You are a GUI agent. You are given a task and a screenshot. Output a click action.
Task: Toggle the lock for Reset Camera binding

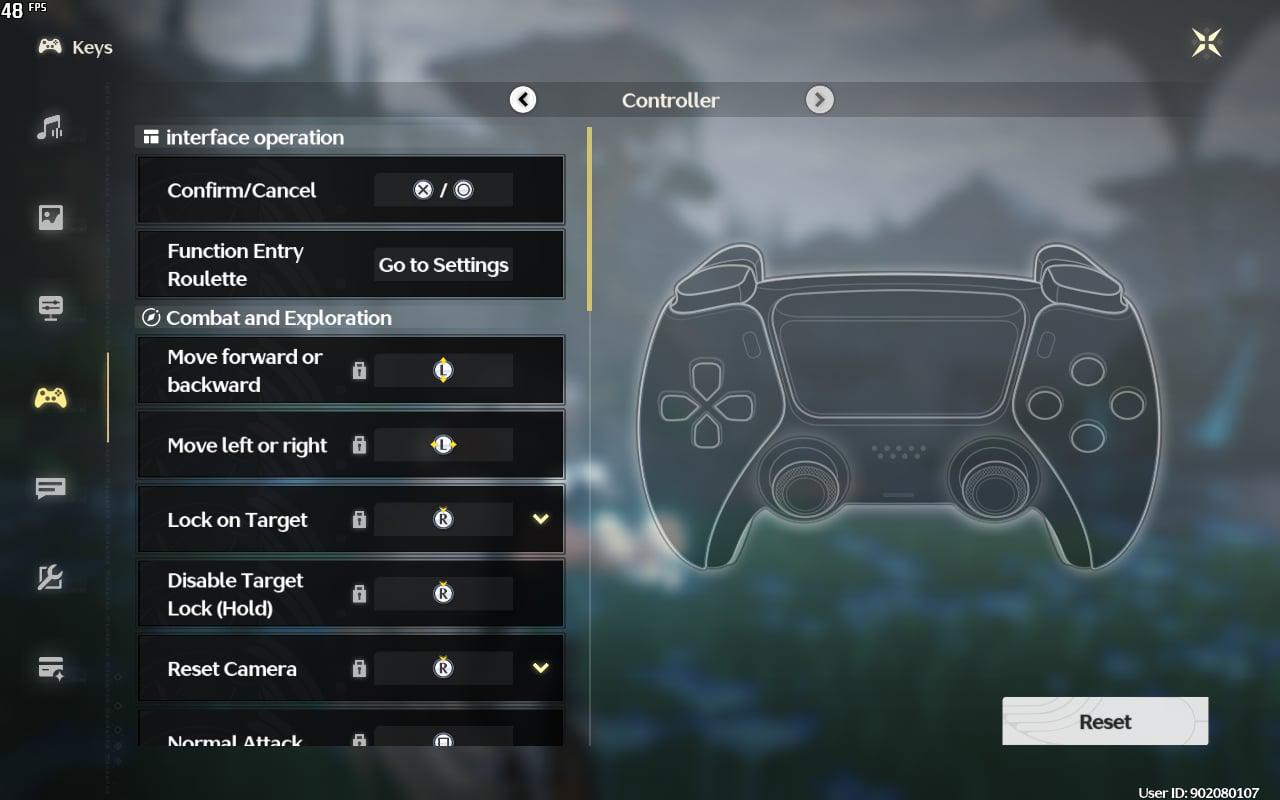pyautogui.click(x=359, y=668)
